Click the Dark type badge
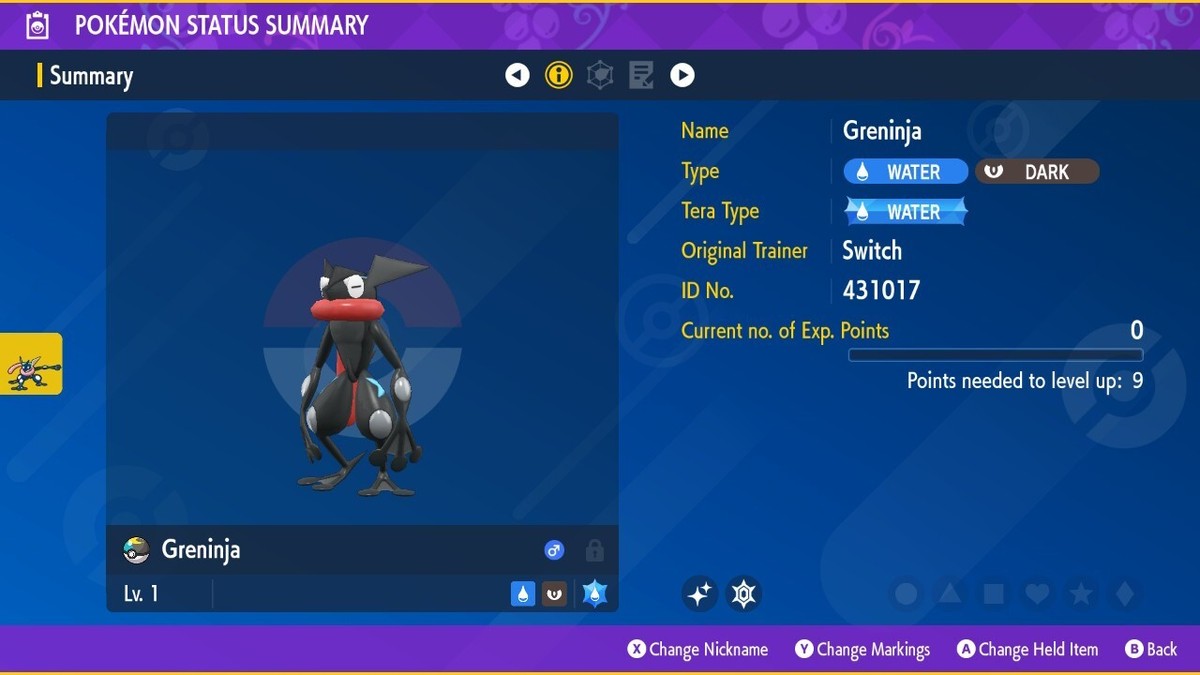This screenshot has width=1200, height=675. tap(1037, 172)
